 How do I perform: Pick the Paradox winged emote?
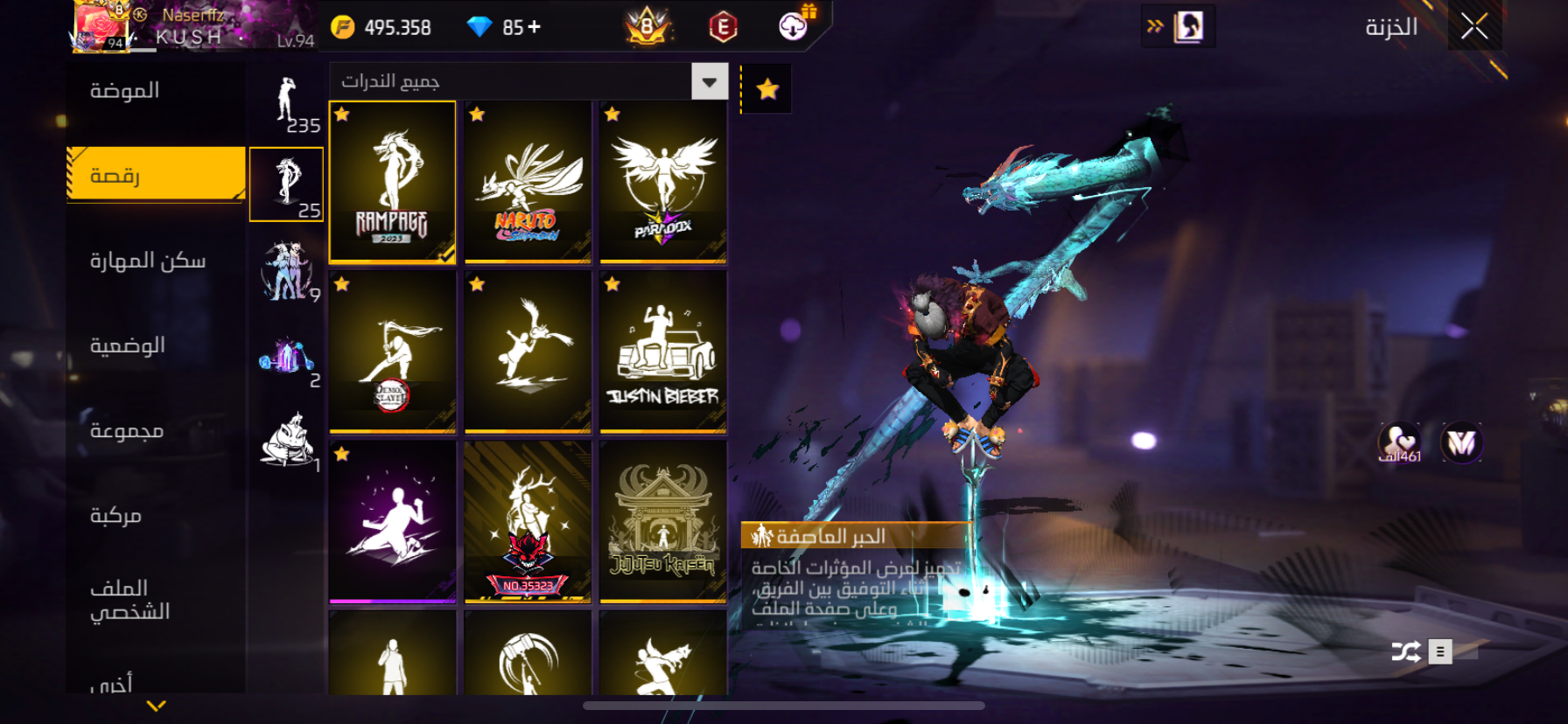coord(663,181)
